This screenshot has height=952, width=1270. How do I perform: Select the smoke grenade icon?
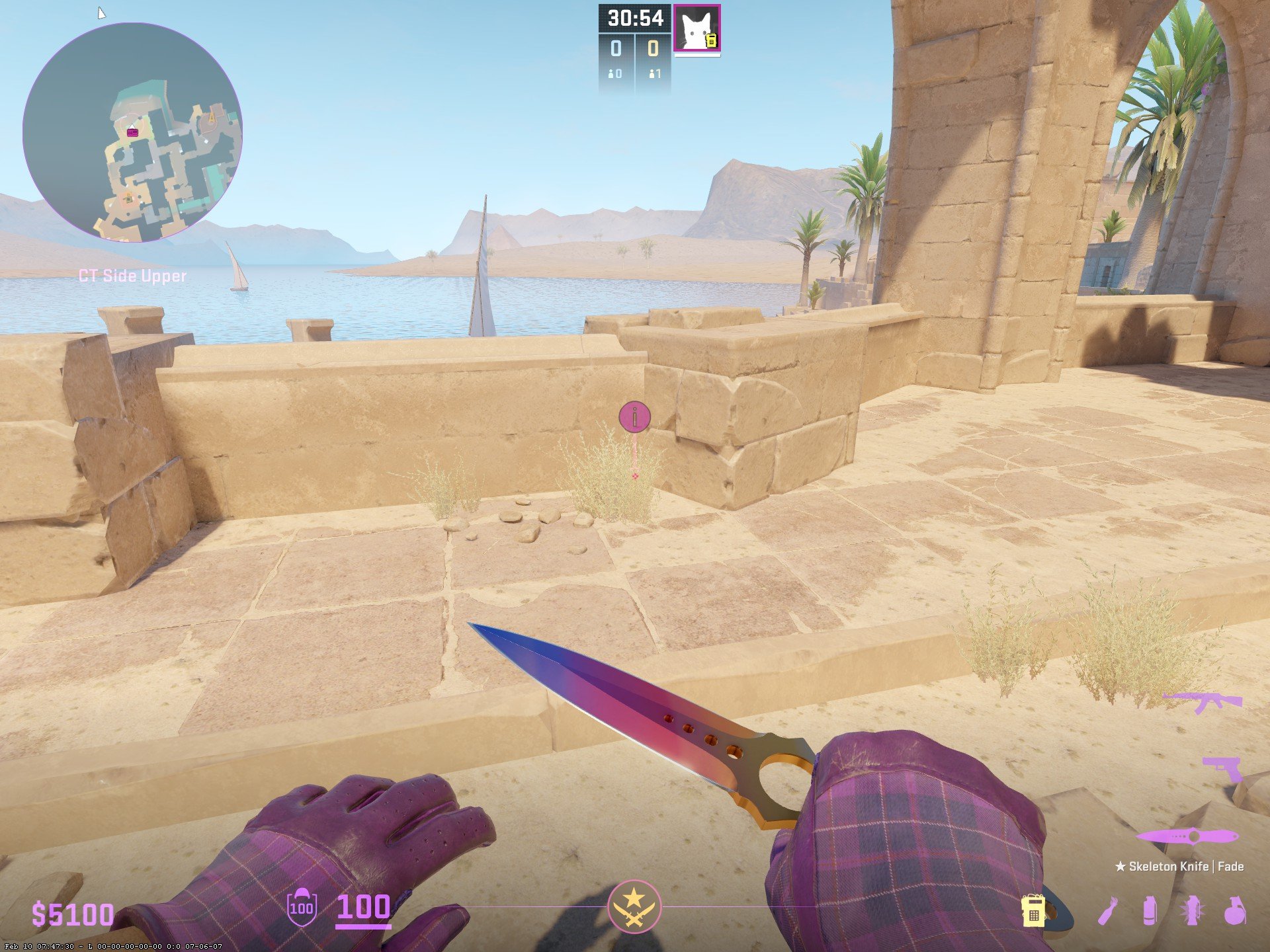(x=1150, y=911)
